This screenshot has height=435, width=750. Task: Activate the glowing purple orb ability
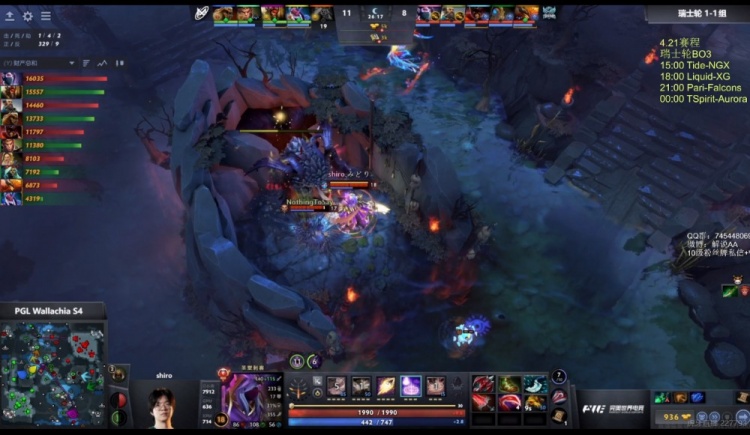[x=410, y=386]
